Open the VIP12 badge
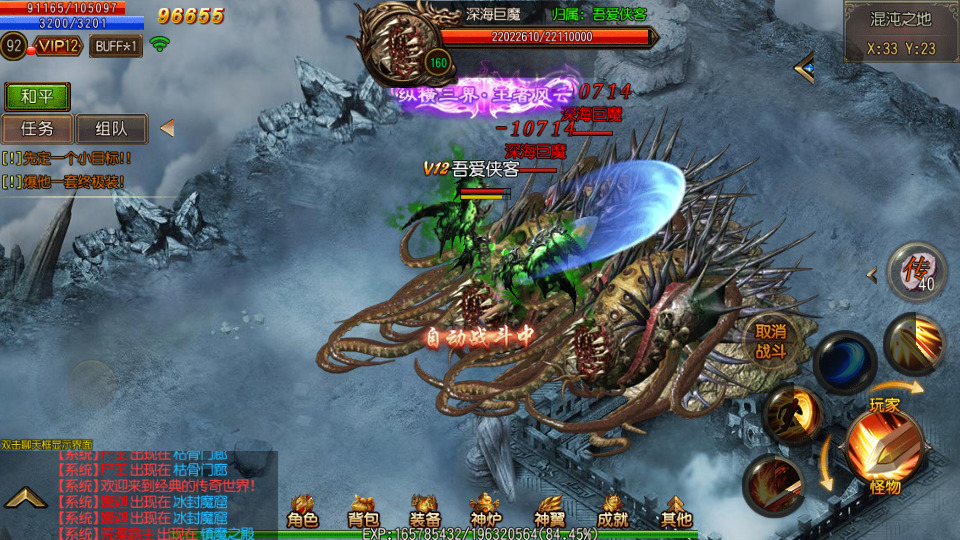The width and height of the screenshot is (960, 540). click(58, 46)
